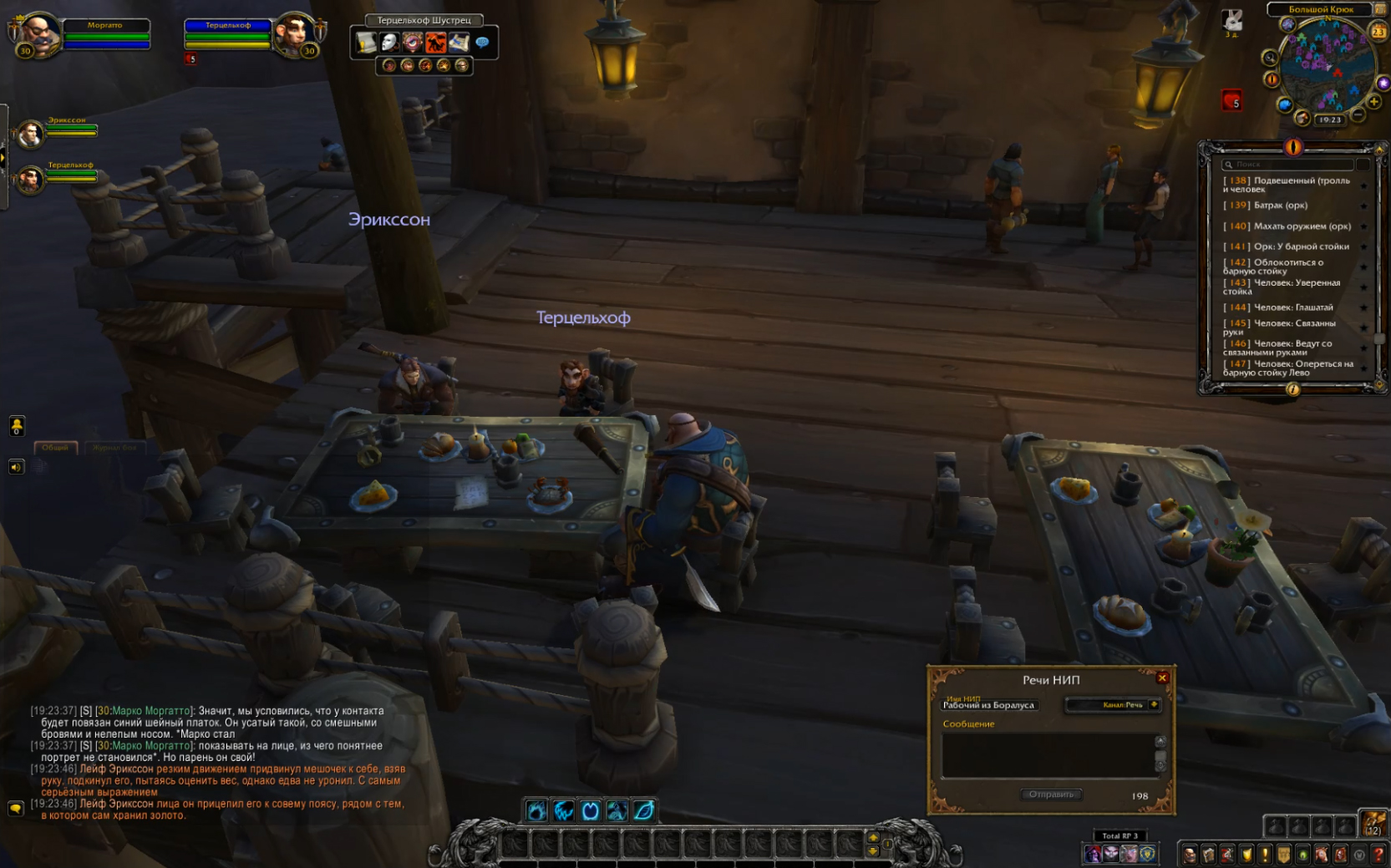Favorite emote 140 with its star
Screen dimensions: 1391x868
pyautogui.click(x=1363, y=226)
